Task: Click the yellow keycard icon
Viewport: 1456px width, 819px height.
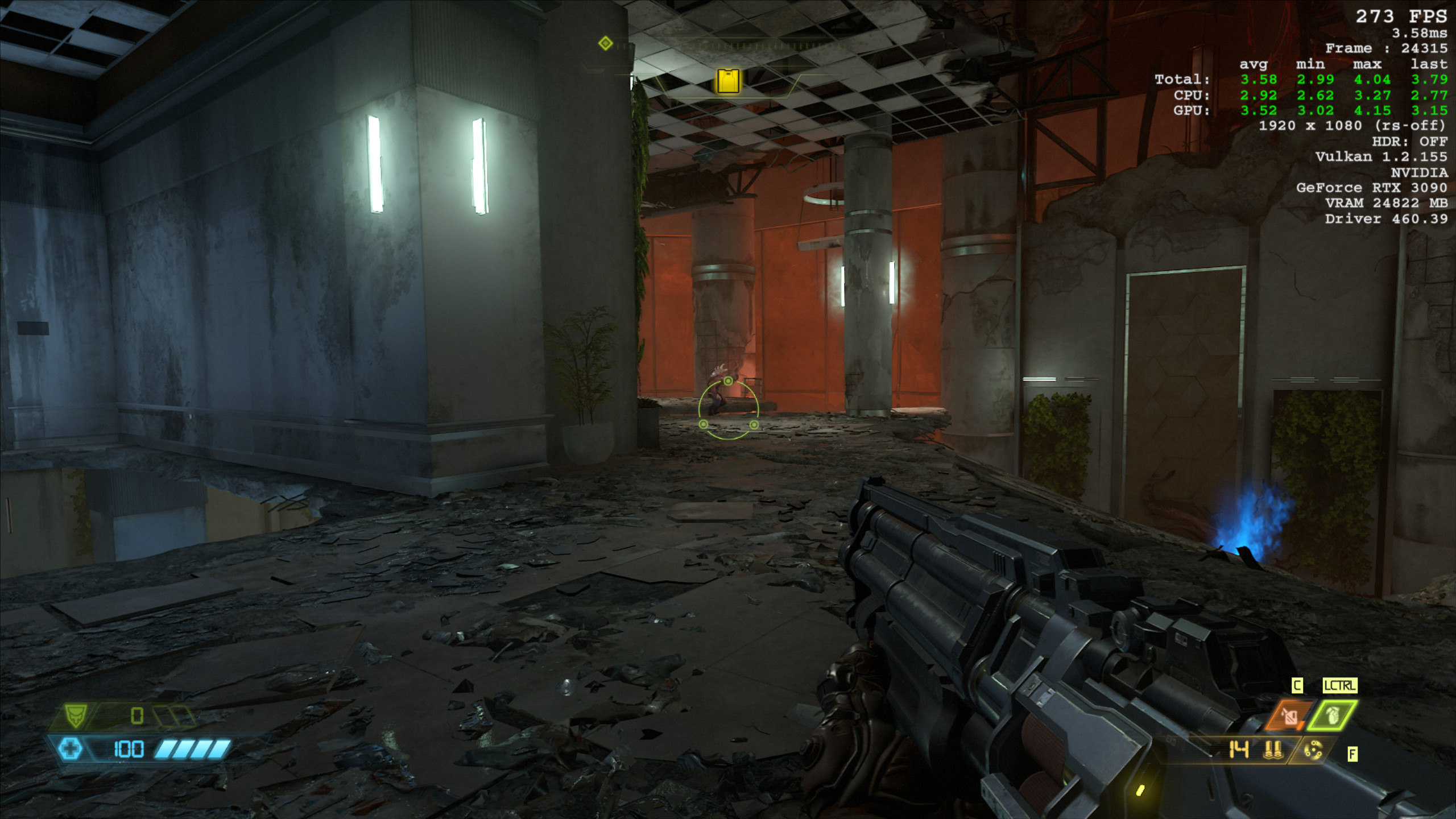Action: (728, 81)
